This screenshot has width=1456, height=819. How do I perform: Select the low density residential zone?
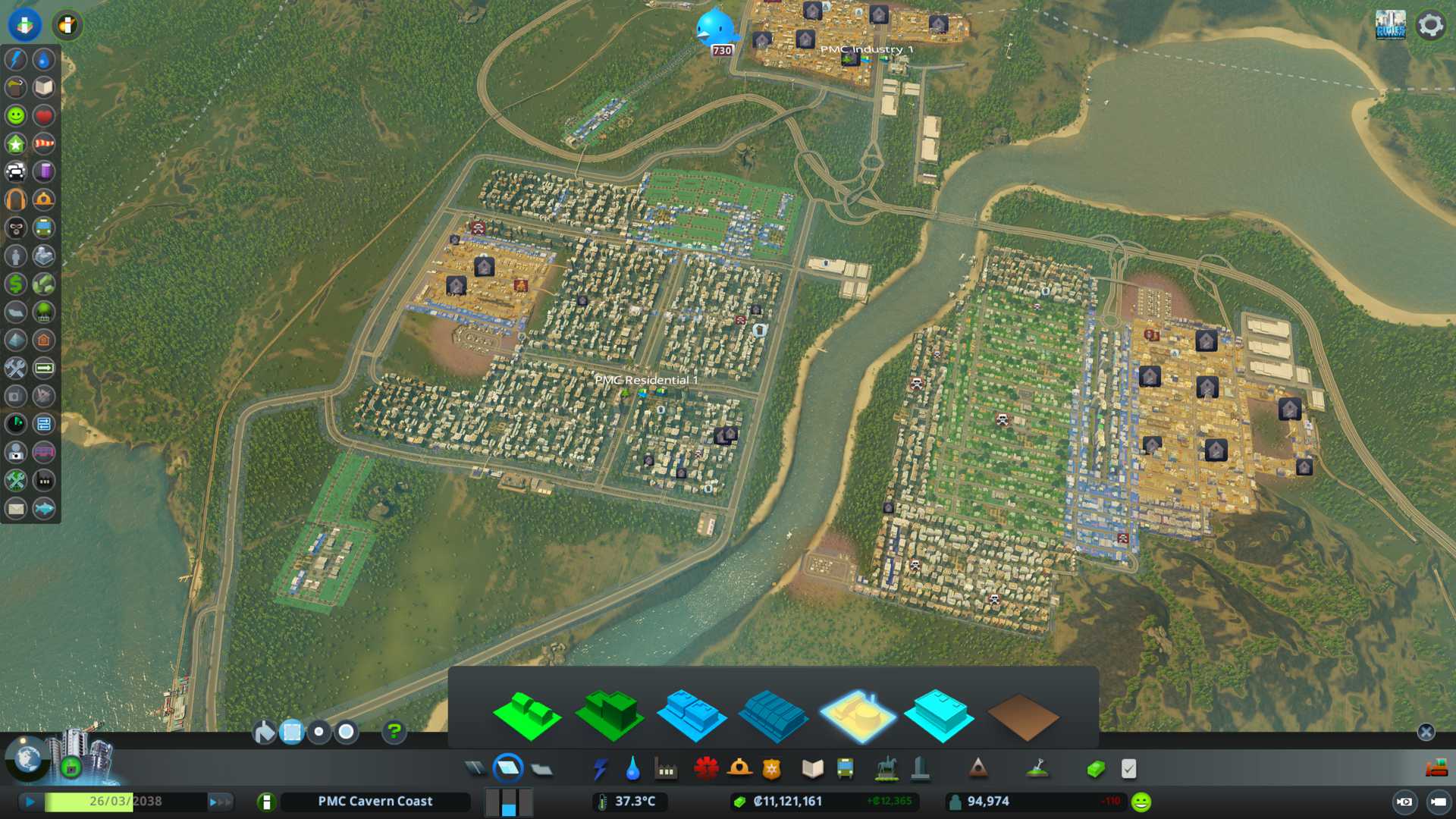tap(527, 715)
